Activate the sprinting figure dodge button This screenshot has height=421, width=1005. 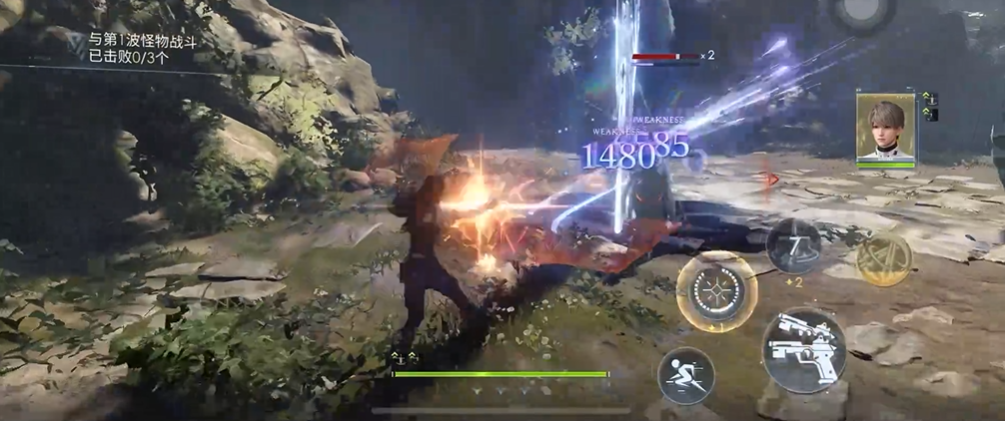[x=685, y=375]
